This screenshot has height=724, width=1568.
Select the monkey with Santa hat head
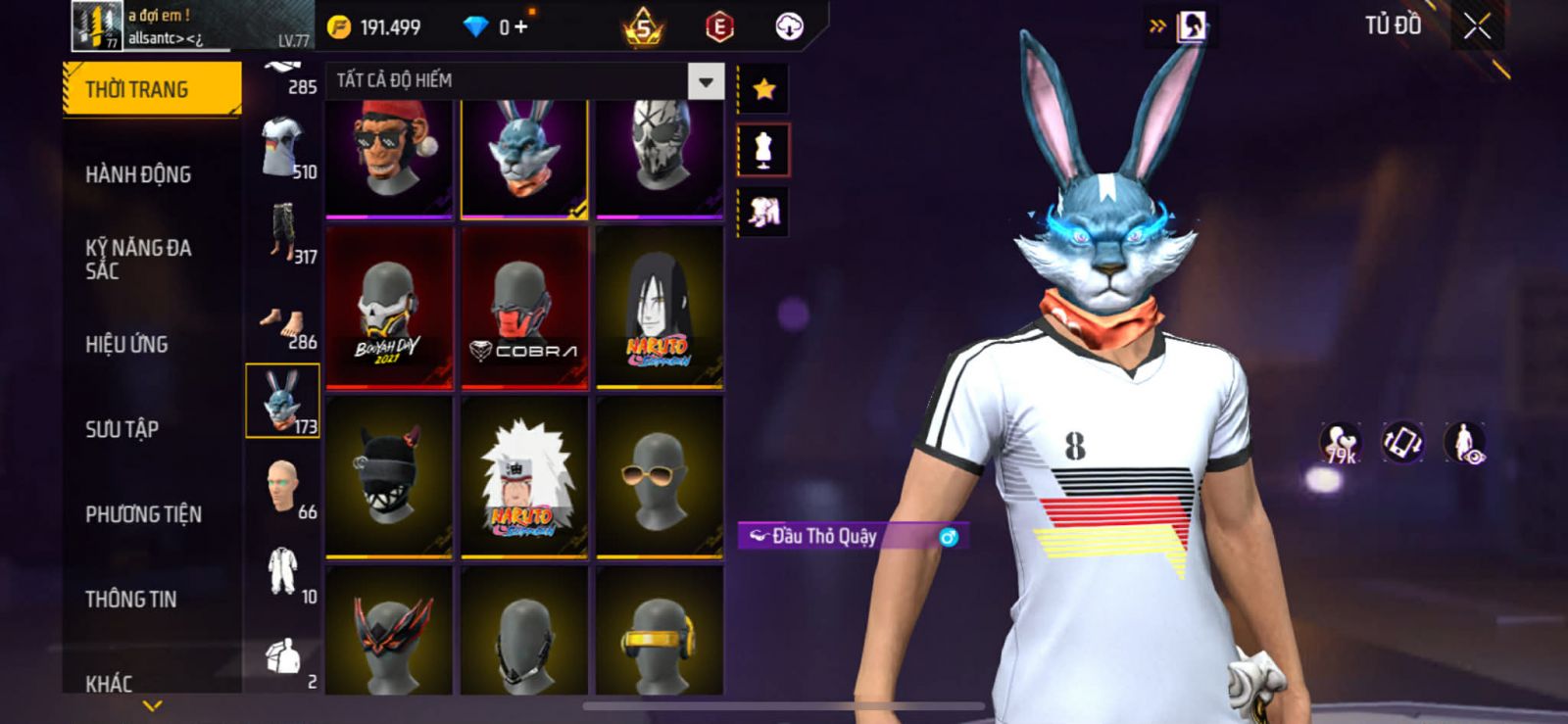click(389, 157)
